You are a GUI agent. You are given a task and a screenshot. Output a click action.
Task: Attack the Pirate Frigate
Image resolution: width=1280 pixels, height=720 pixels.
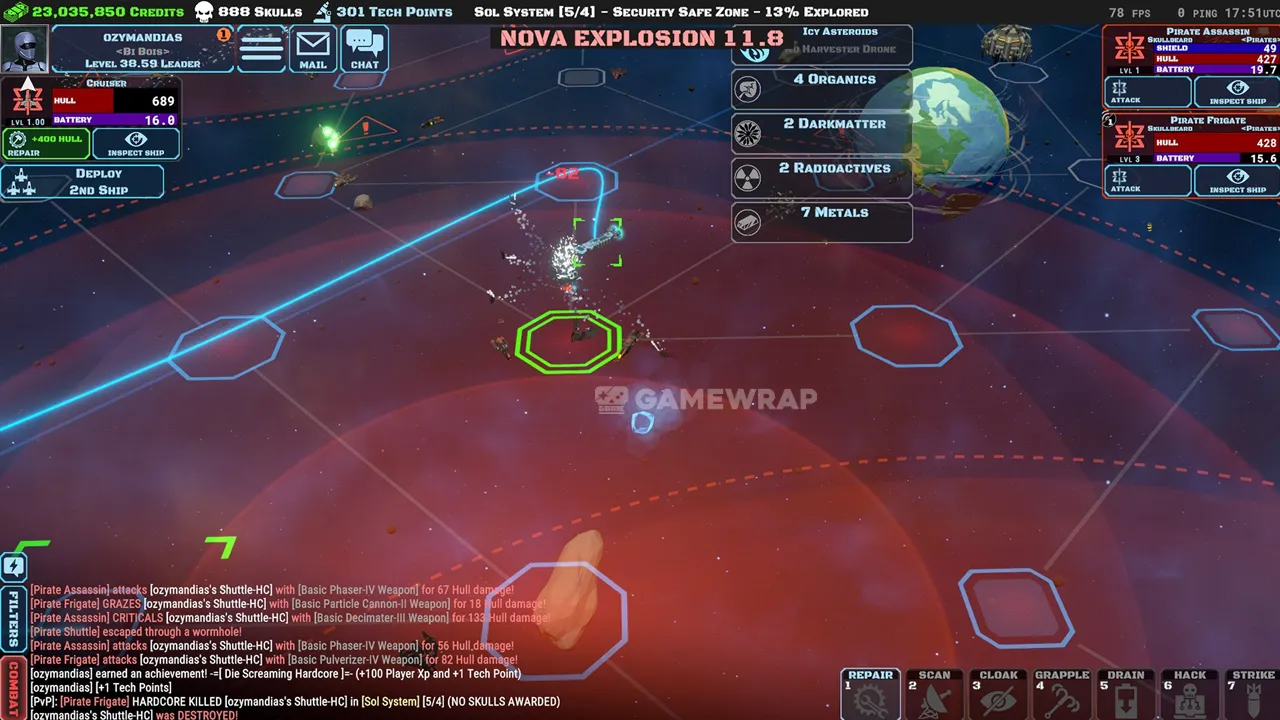click(1147, 181)
